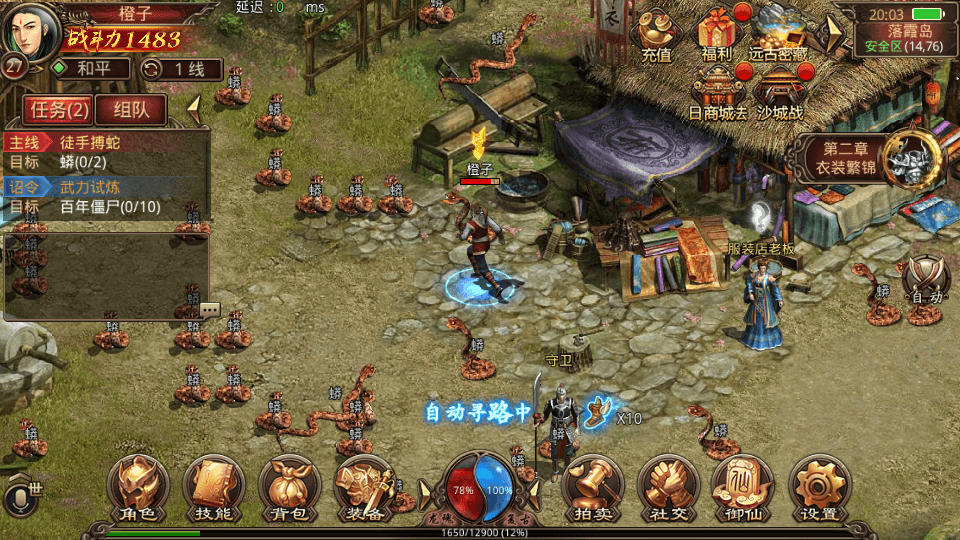This screenshot has width=960, height=540.
Task: Select the 任务(2) quest tab
Action: pyautogui.click(x=58, y=110)
